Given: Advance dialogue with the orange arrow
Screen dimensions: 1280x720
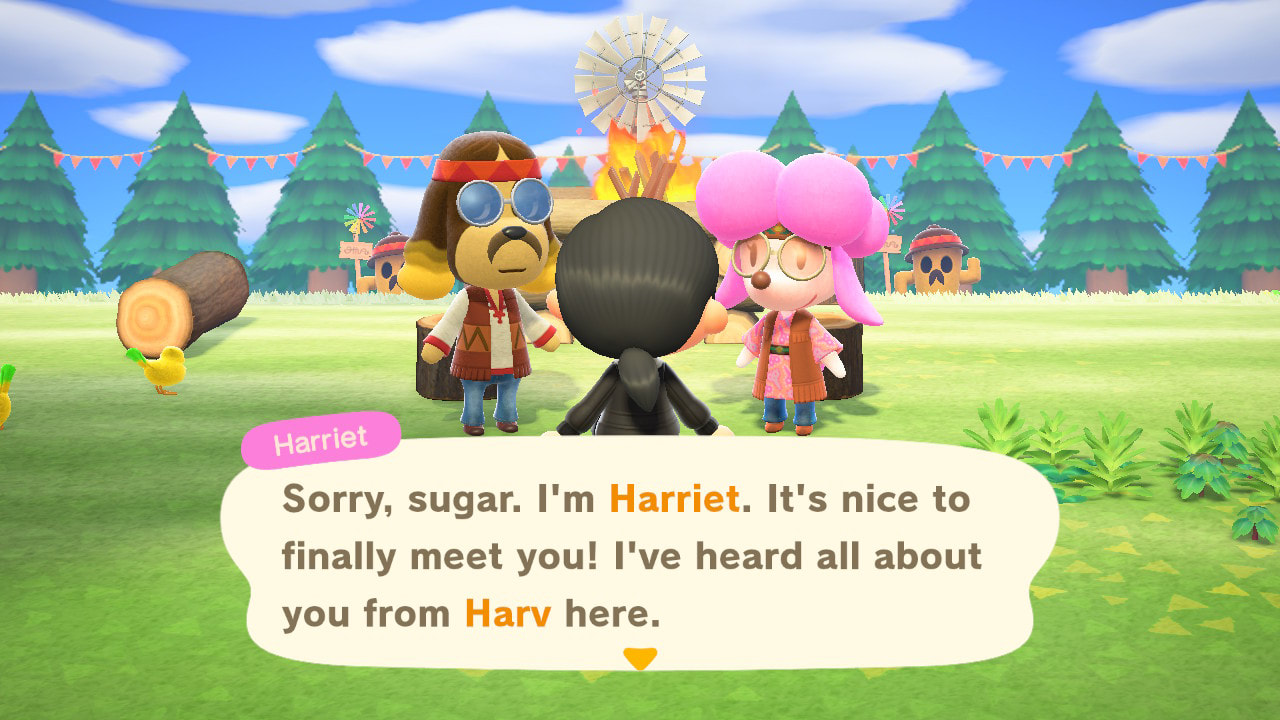Looking at the screenshot, I should point(639,658).
